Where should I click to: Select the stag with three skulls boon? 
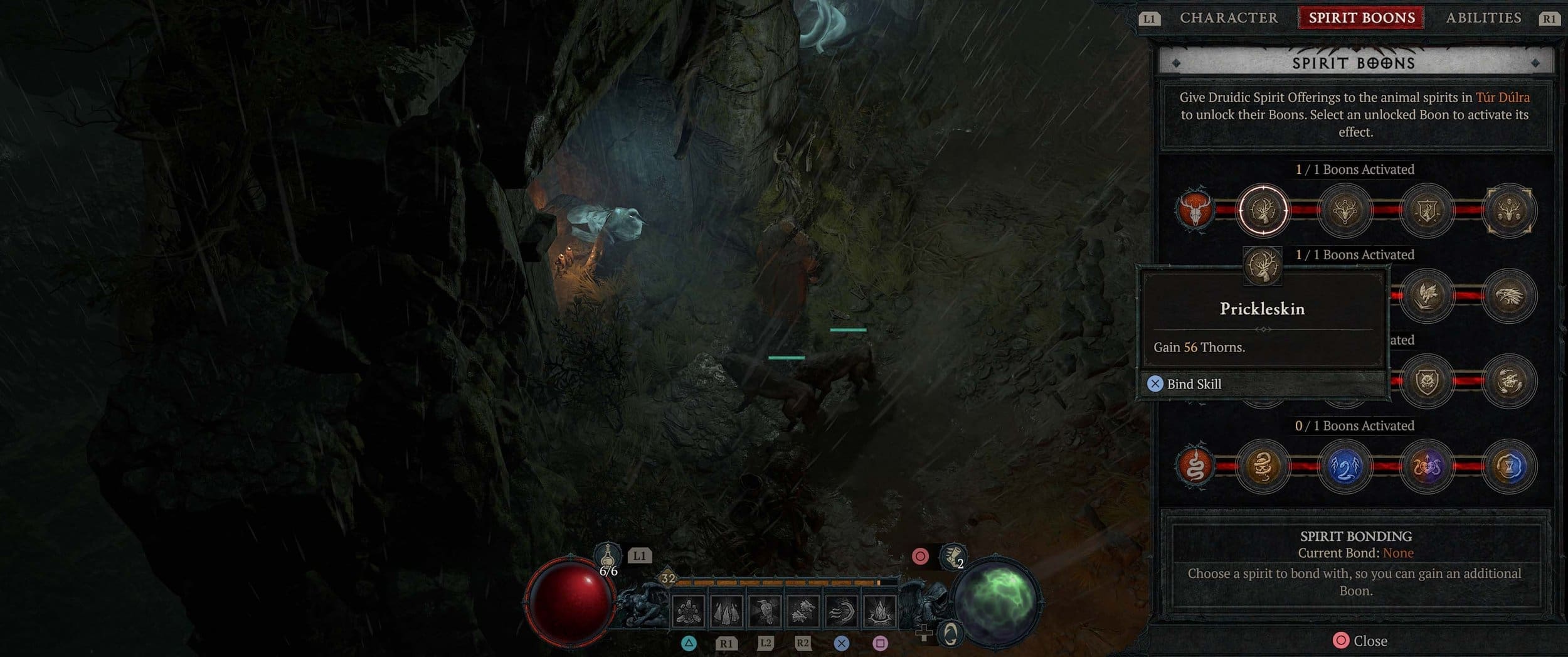pyautogui.click(x=1509, y=211)
